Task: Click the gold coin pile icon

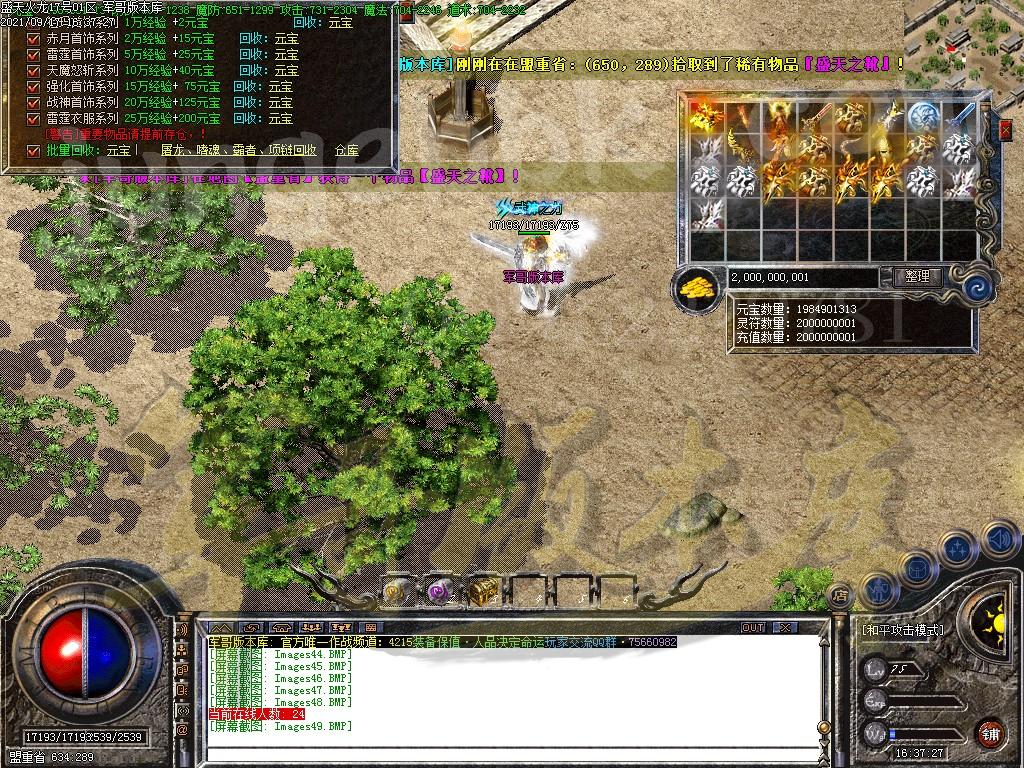Action: pos(698,286)
